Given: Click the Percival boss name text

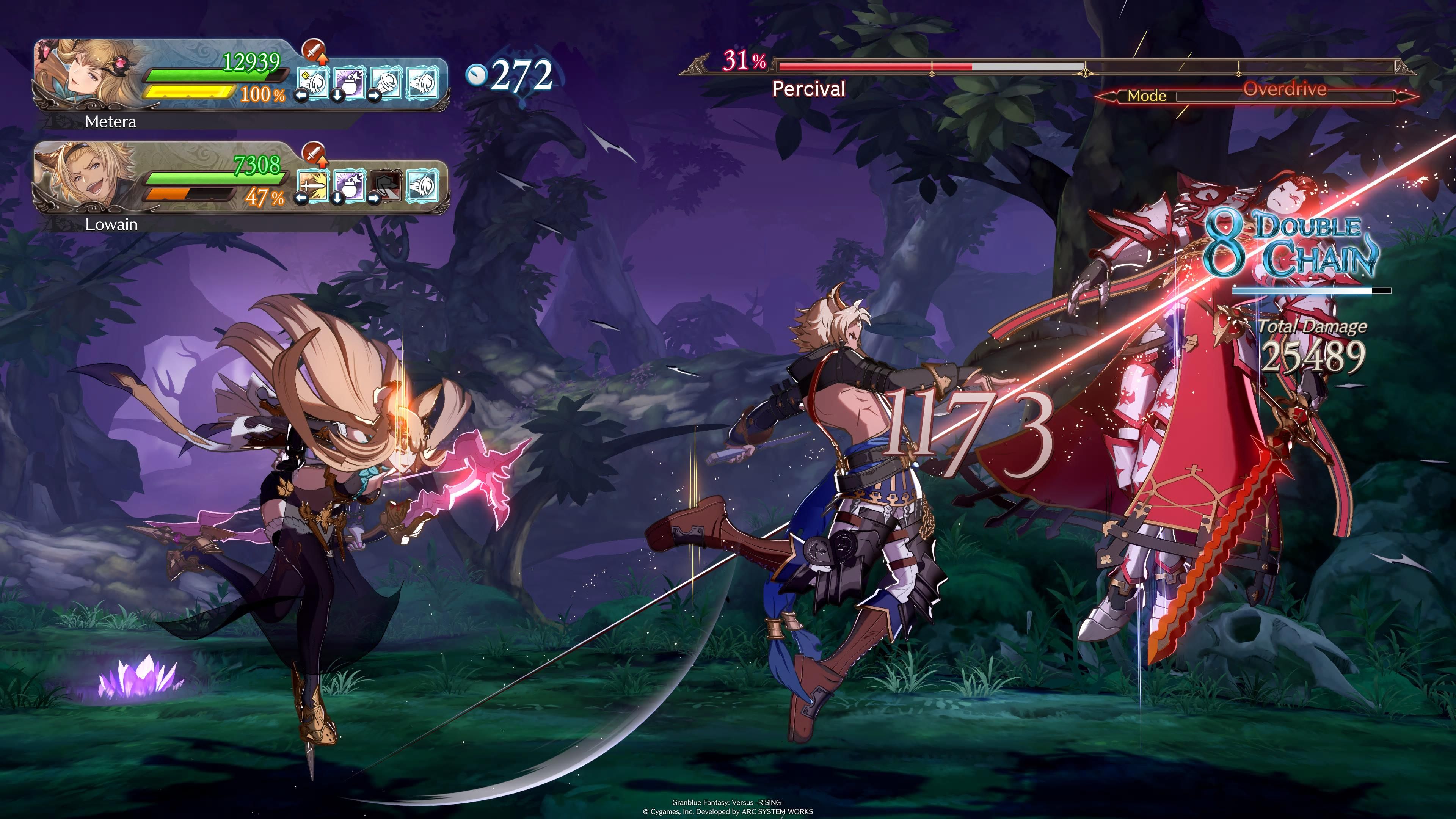Looking at the screenshot, I should pos(810,89).
